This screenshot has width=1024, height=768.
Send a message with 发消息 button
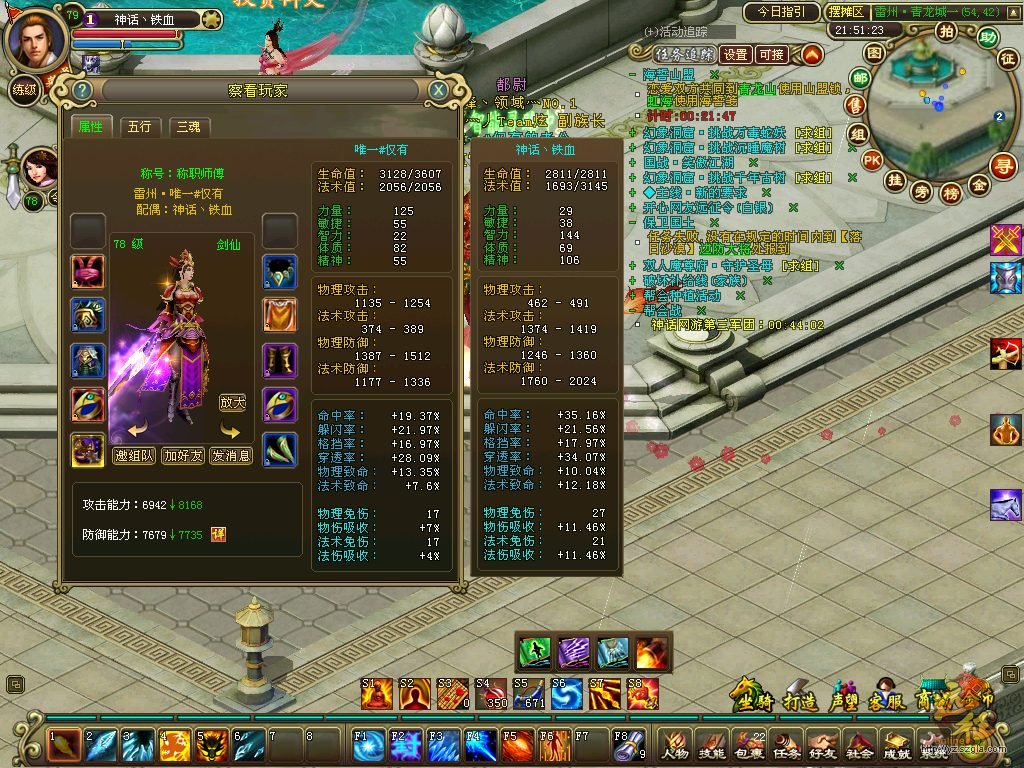(x=231, y=455)
